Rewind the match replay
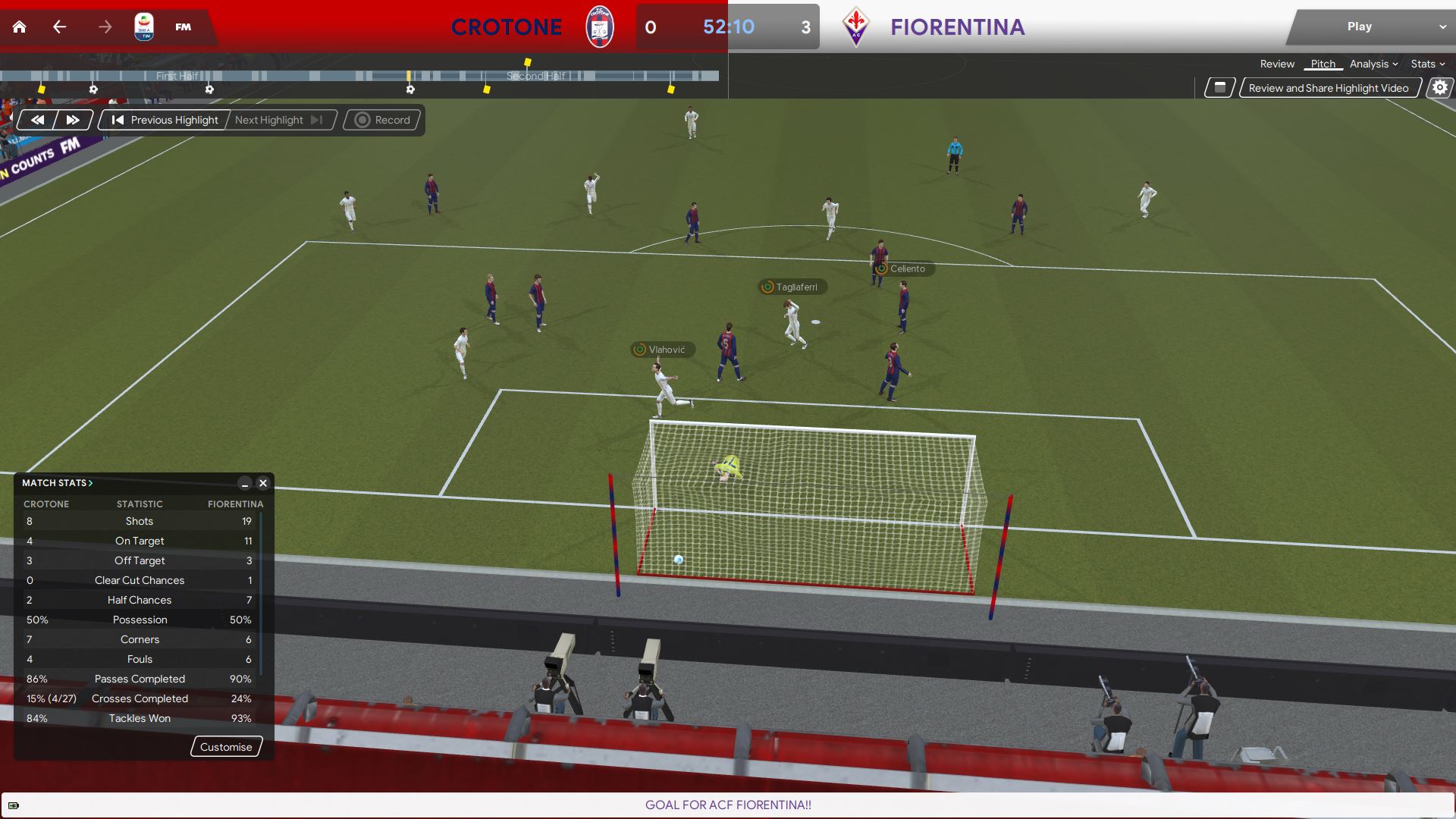Image resolution: width=1456 pixels, height=819 pixels. (x=37, y=120)
